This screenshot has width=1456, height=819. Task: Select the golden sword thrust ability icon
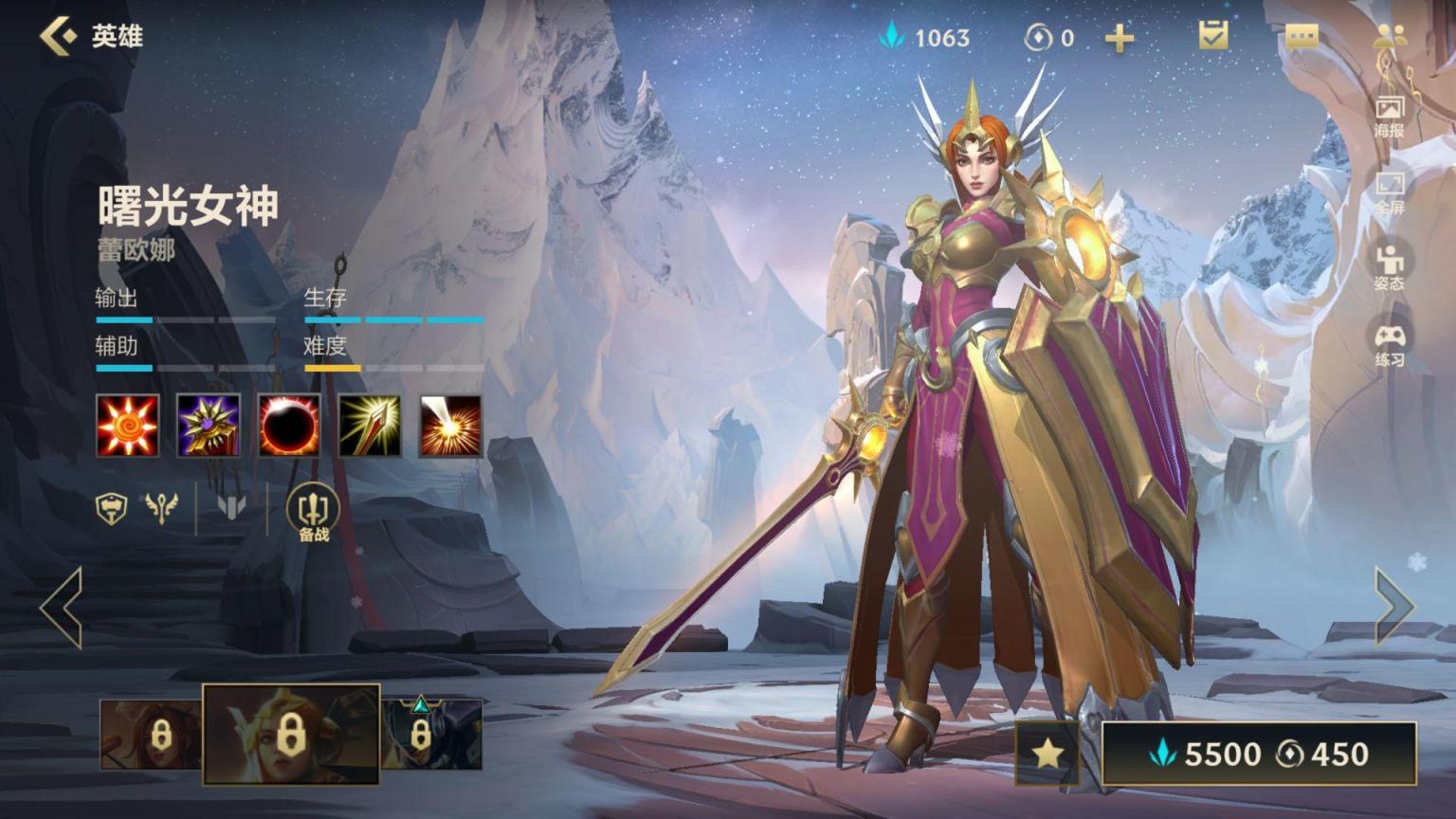point(370,426)
